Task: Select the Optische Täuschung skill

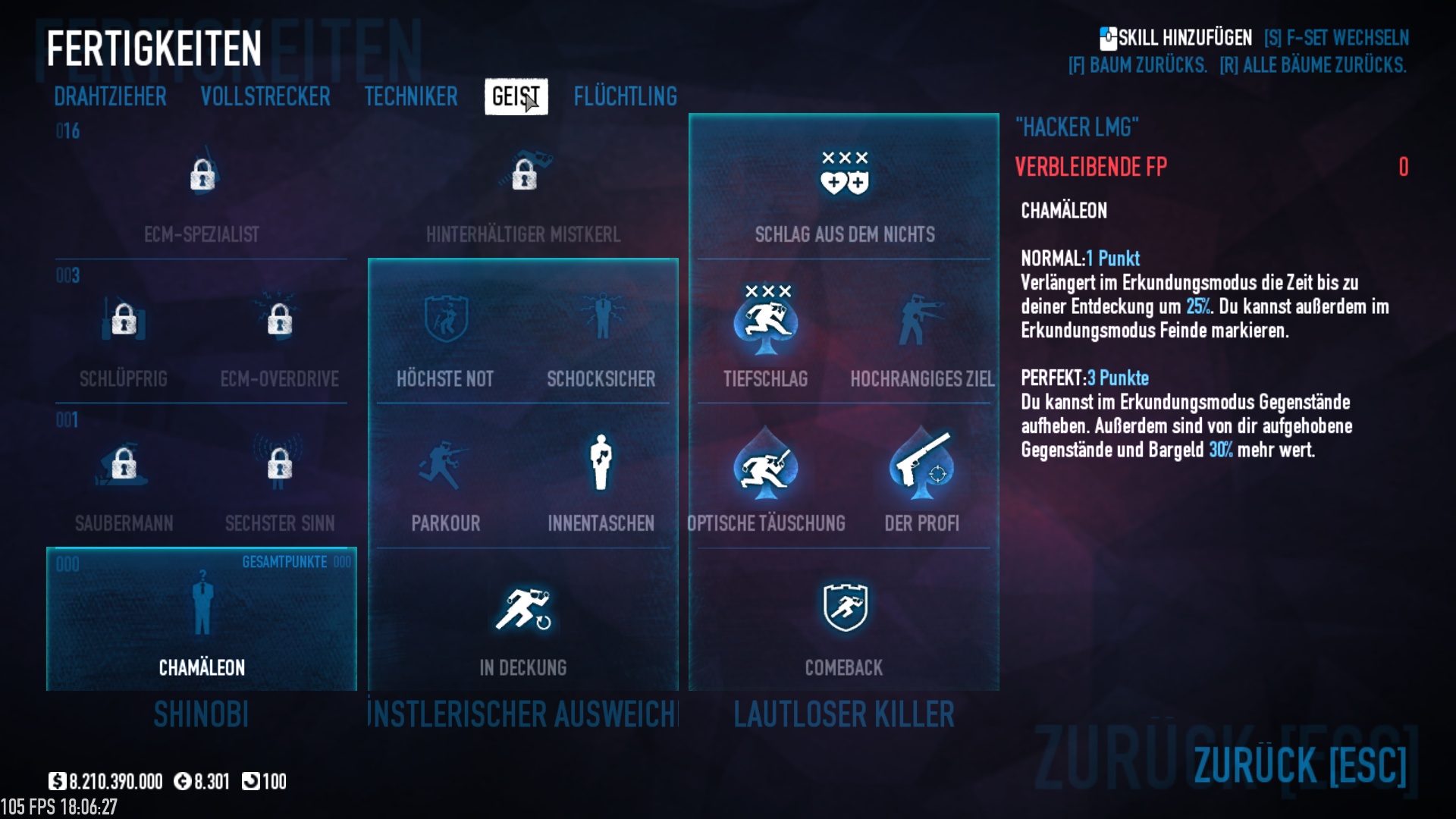Action: point(765,464)
